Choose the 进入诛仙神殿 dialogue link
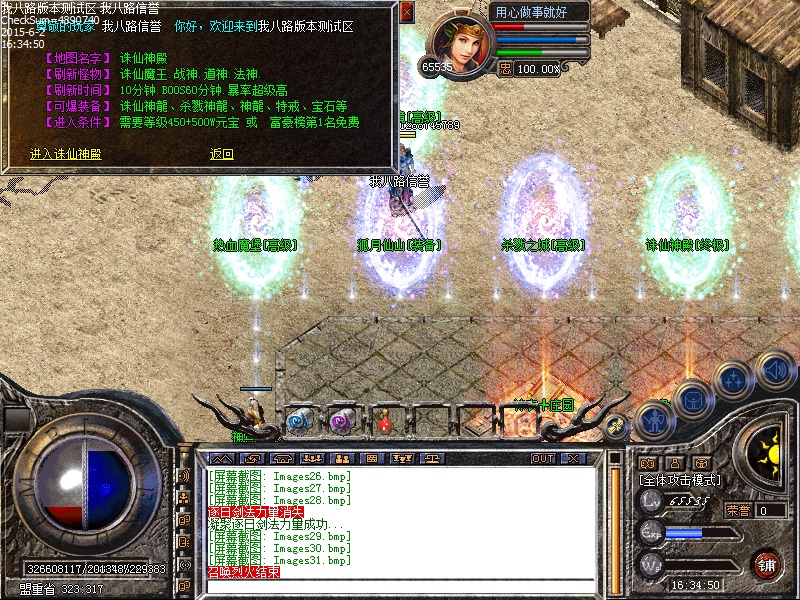This screenshot has width=800, height=600. 66,154
